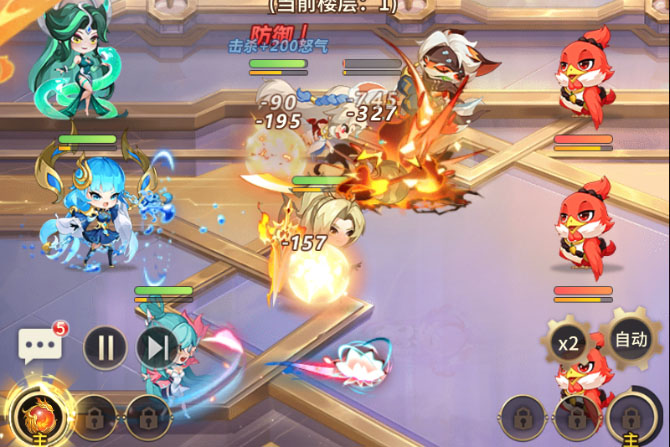Open the chat message bubble
Viewport: 670px width, 447px height.
pyautogui.click(x=40, y=347)
